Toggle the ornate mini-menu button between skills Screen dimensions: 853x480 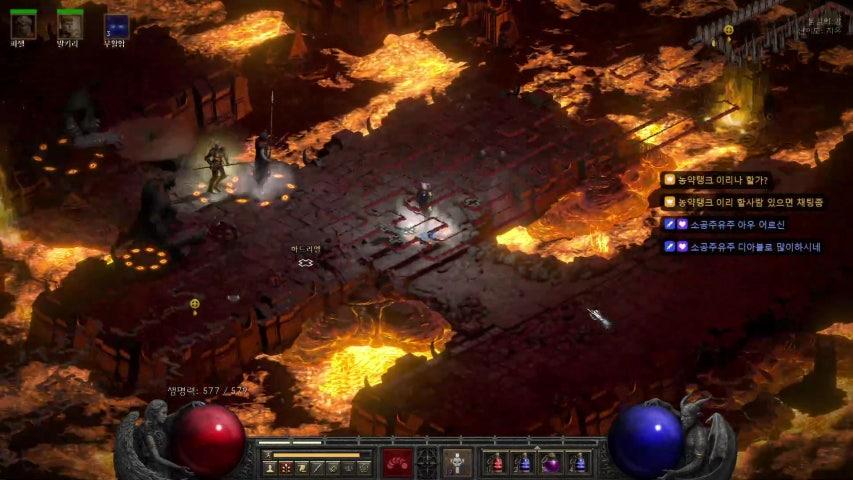pos(427,462)
